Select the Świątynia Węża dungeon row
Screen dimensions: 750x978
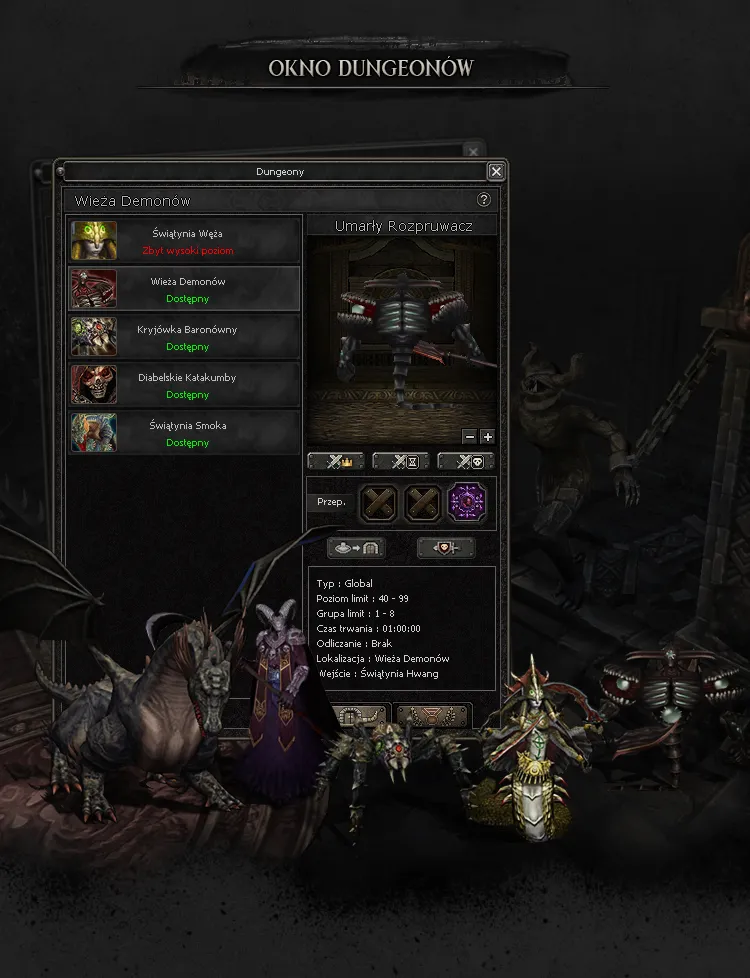185,241
